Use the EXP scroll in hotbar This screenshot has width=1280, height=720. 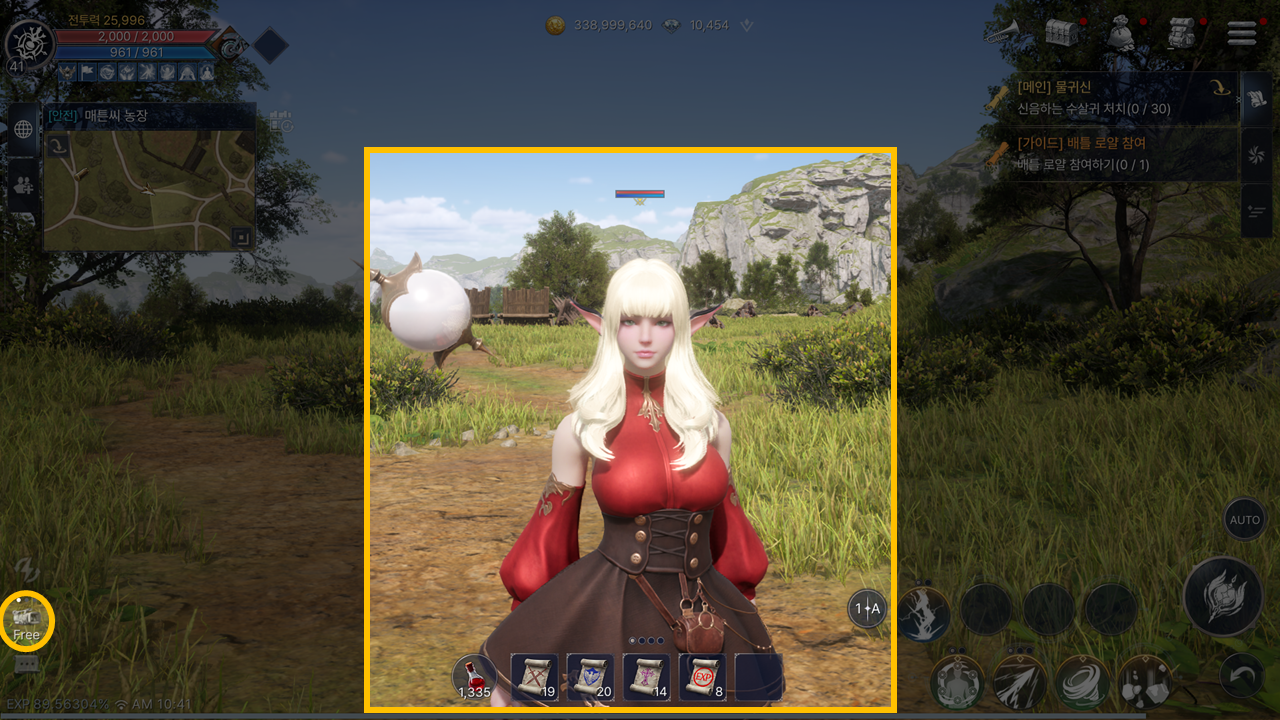pos(703,677)
